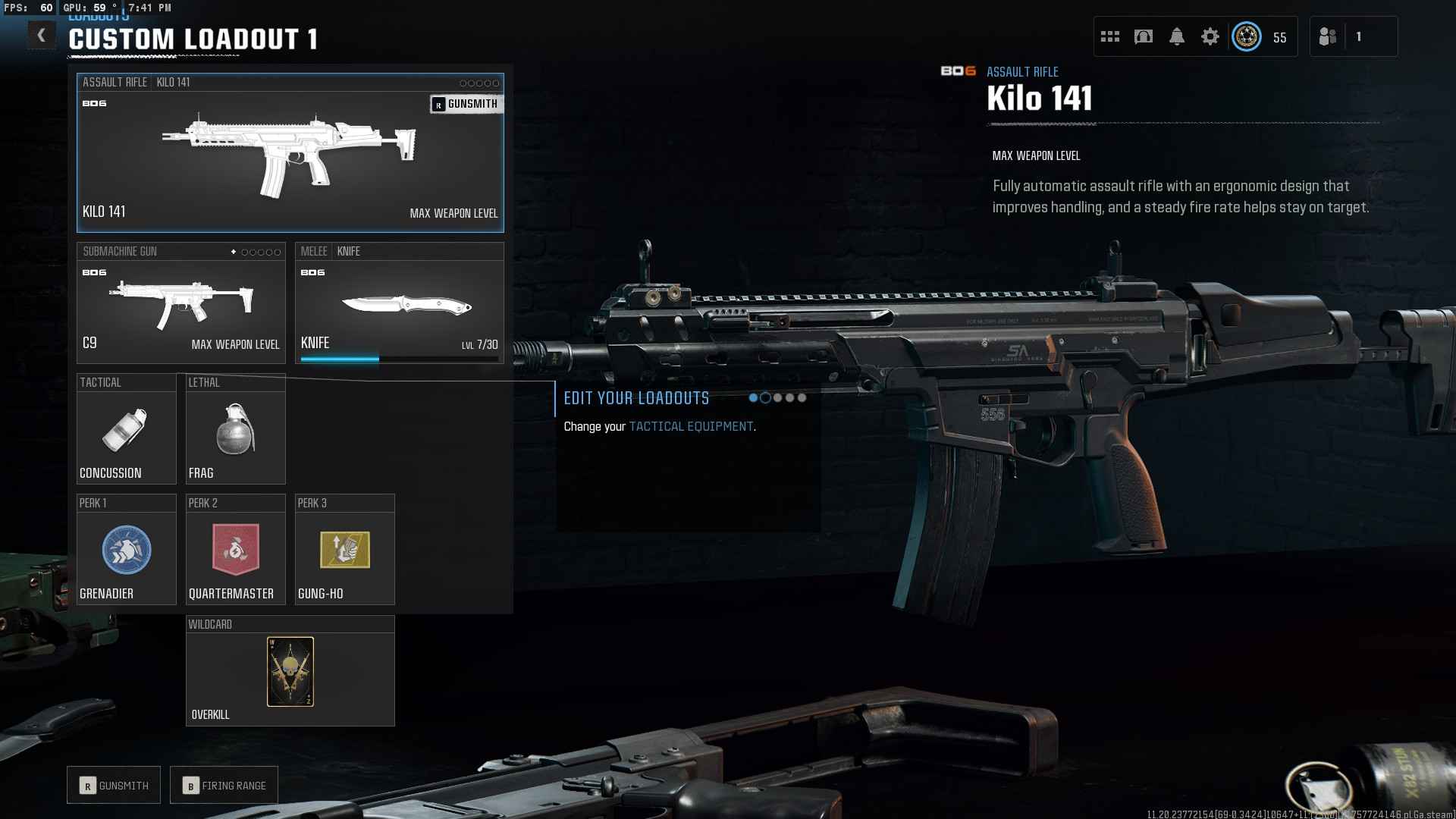The image size is (1456, 819).
Task: Change the Frag lethal equipment
Action: pos(235,430)
